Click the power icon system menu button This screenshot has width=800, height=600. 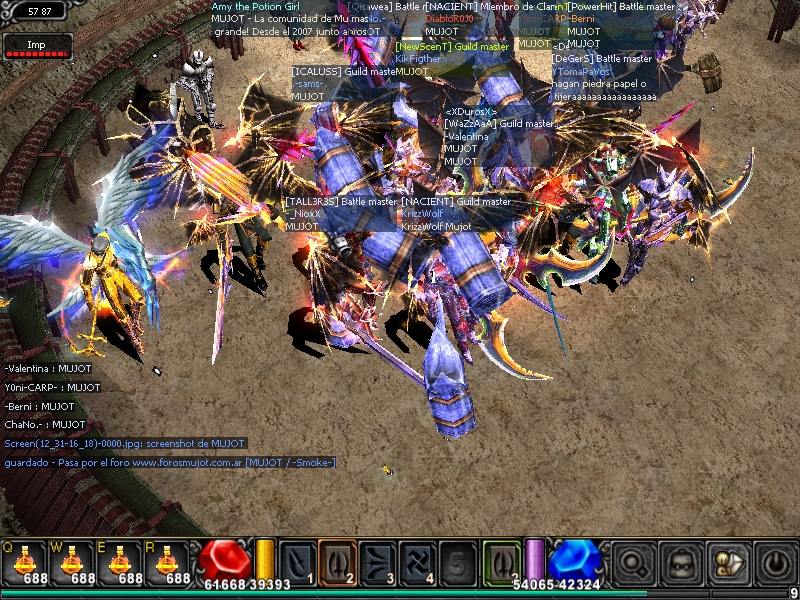(x=774, y=563)
